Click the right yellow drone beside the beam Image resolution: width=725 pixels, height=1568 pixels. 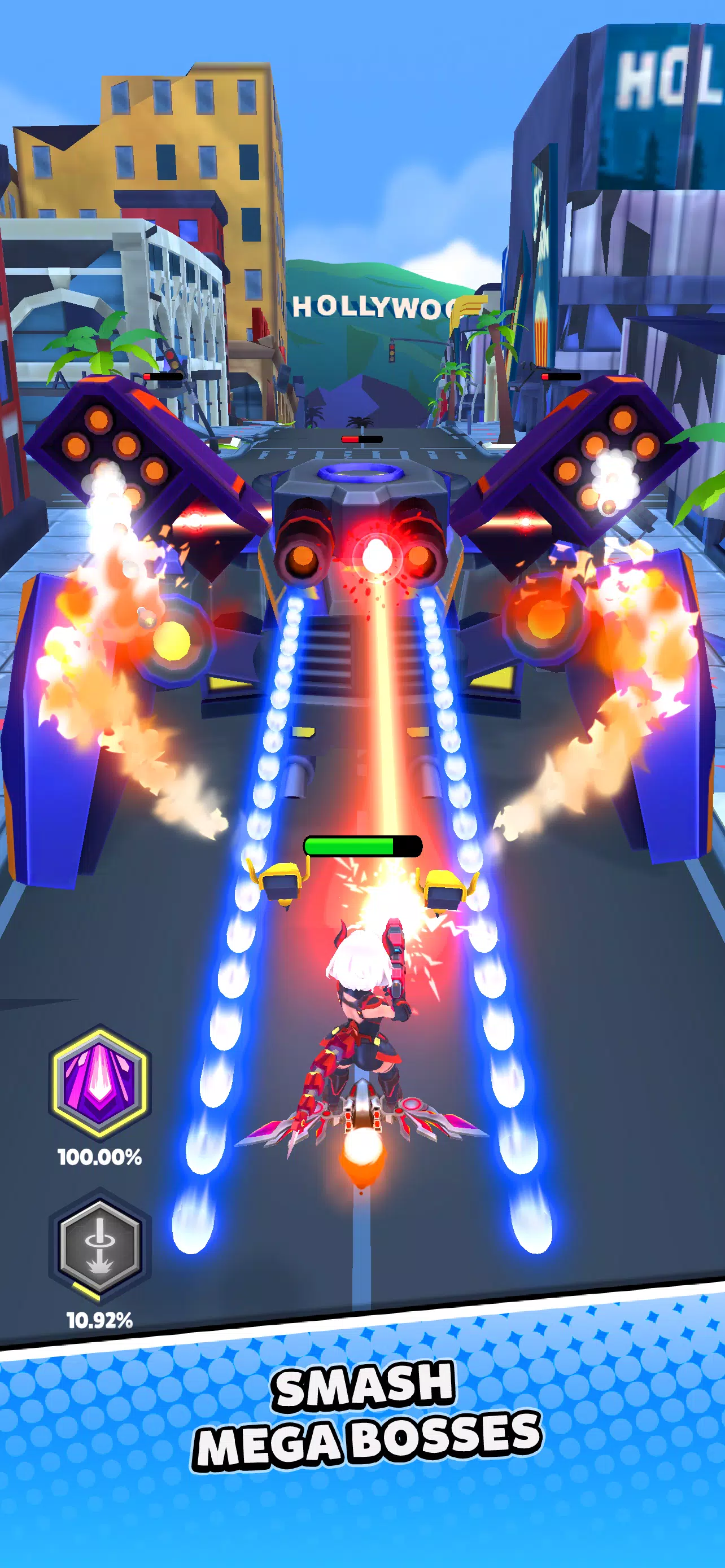444,888
